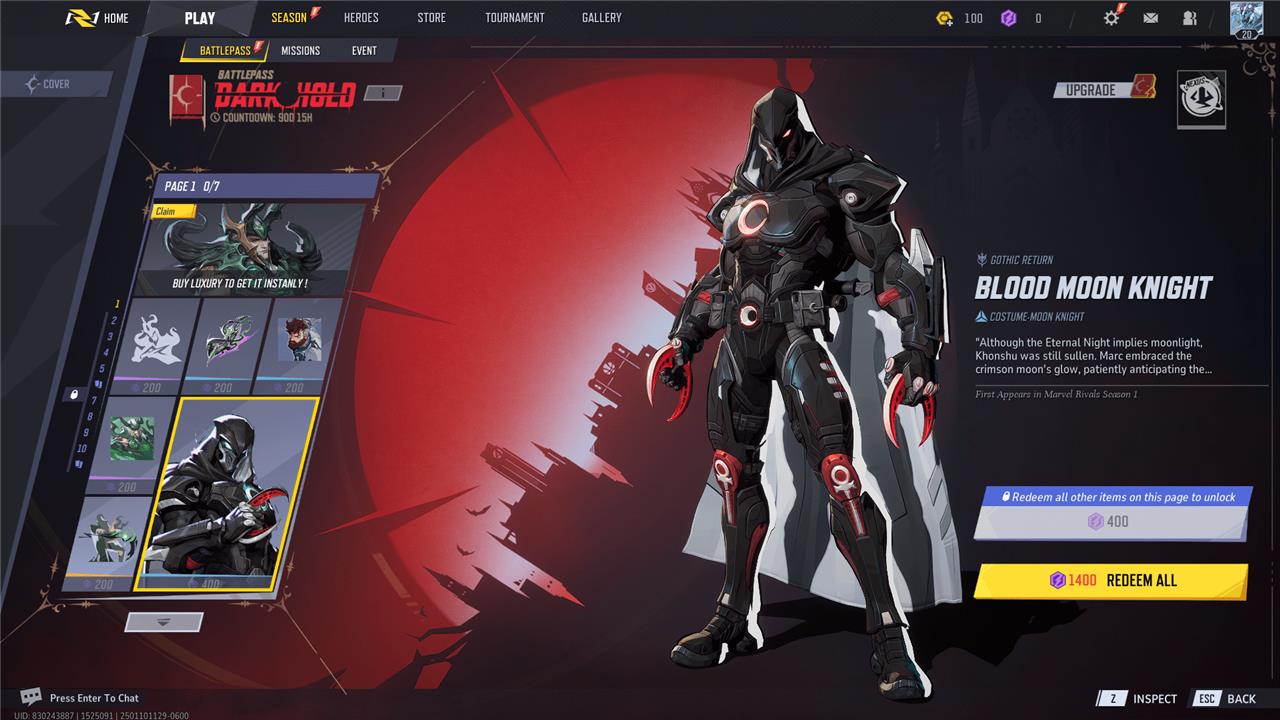Screen dimensions: 1280x720
Task: Go to the next battlepass page arrow
Action: coord(164,622)
